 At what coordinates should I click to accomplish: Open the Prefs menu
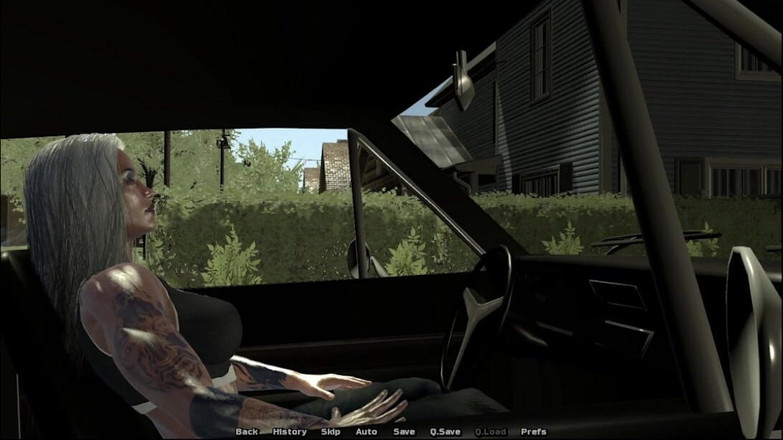point(534,432)
